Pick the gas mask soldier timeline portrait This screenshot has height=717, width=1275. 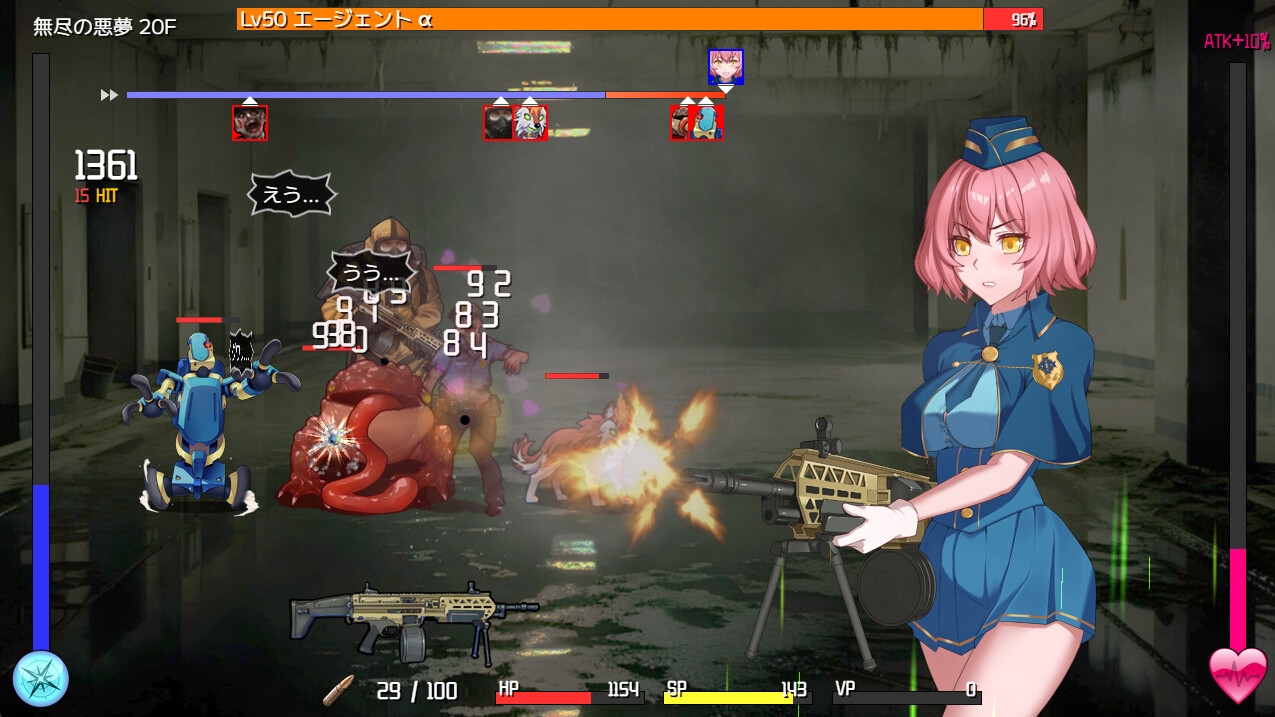(498, 123)
